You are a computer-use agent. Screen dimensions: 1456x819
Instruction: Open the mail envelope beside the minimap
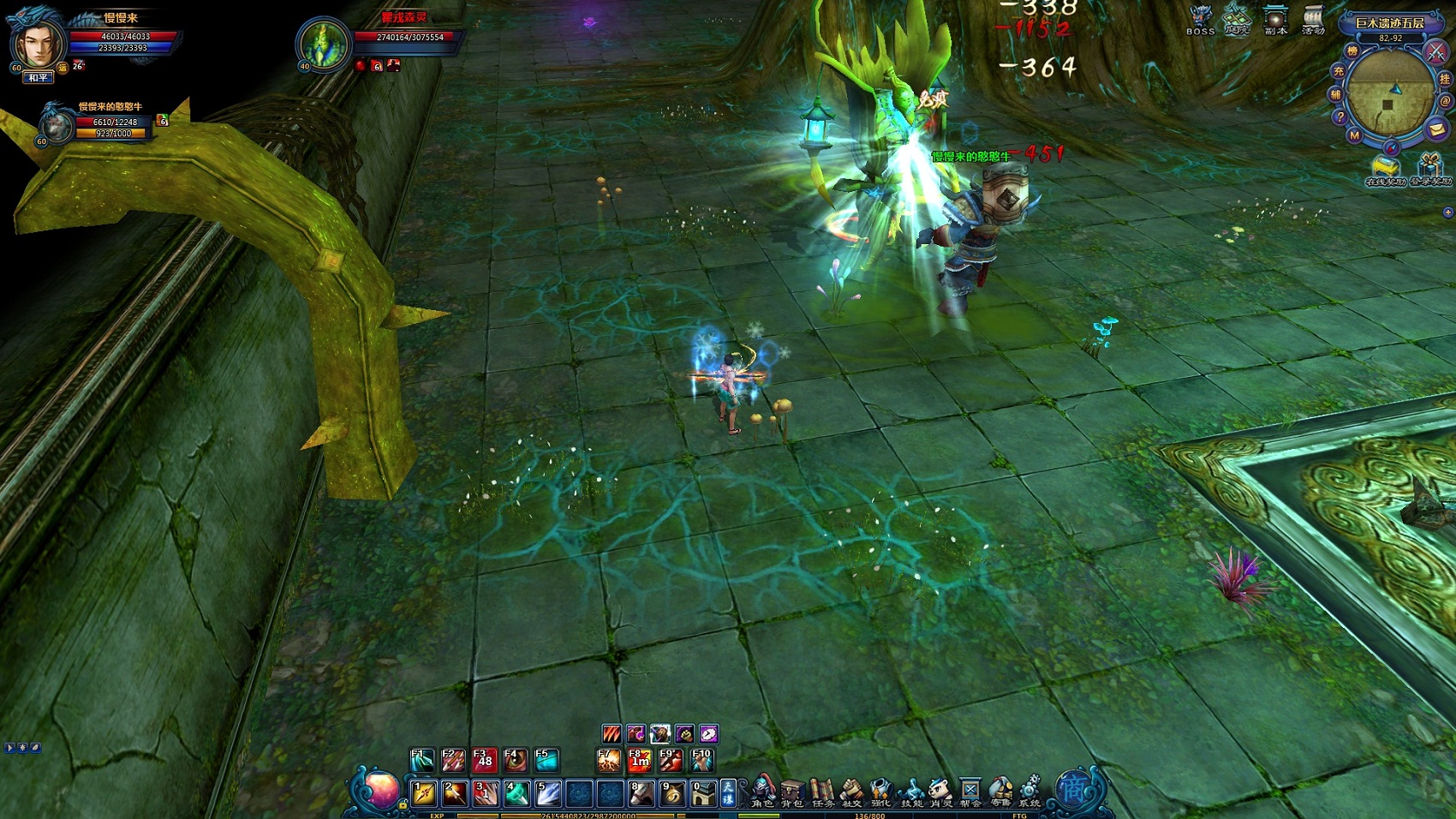pos(1437,129)
